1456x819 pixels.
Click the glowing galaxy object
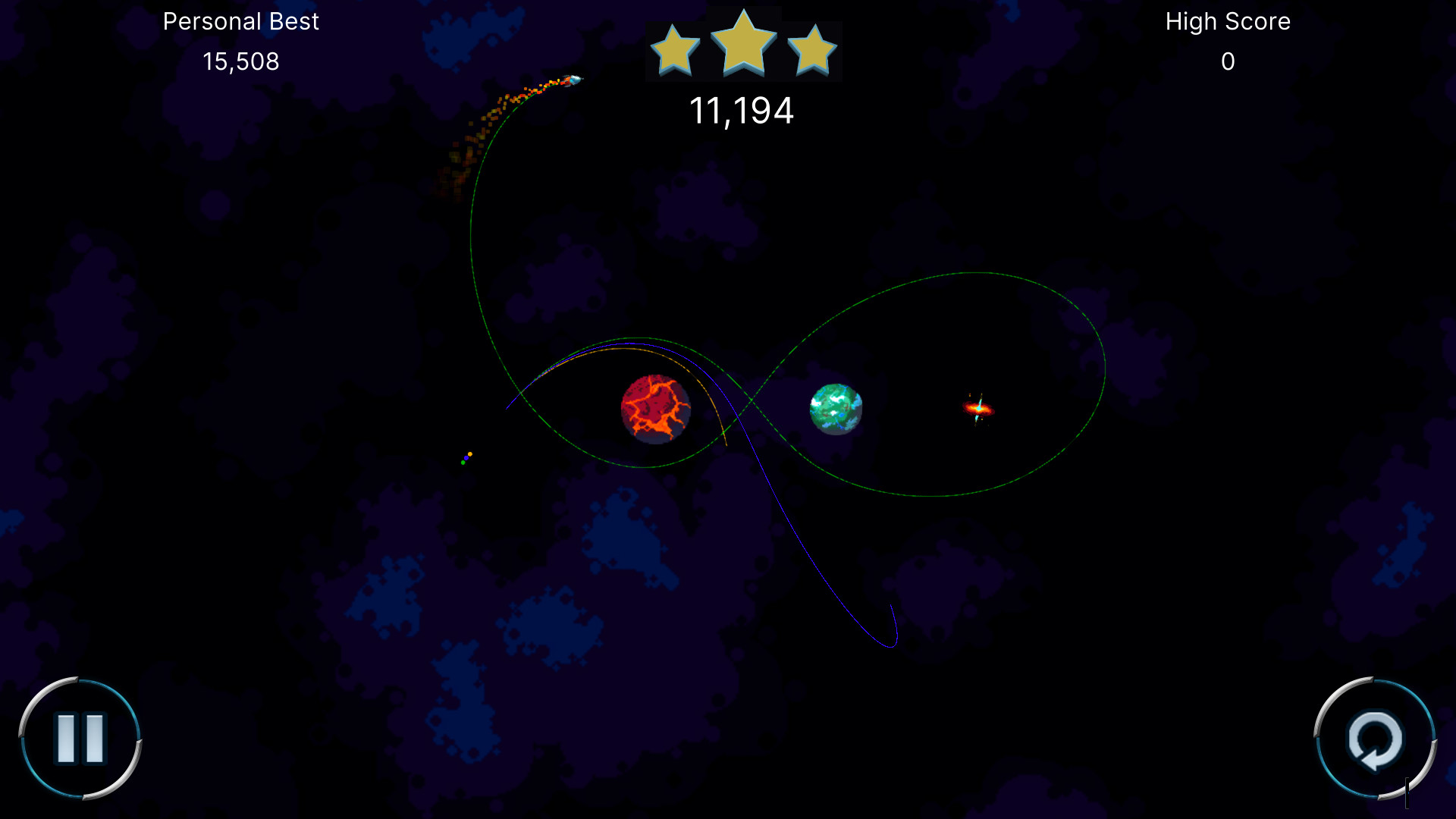[980, 409]
